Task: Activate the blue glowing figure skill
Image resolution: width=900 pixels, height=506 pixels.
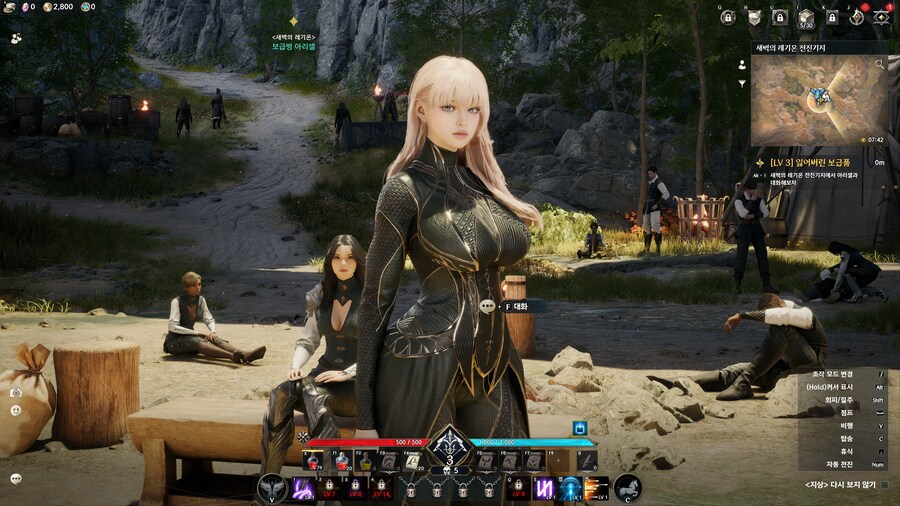Action: pos(571,489)
